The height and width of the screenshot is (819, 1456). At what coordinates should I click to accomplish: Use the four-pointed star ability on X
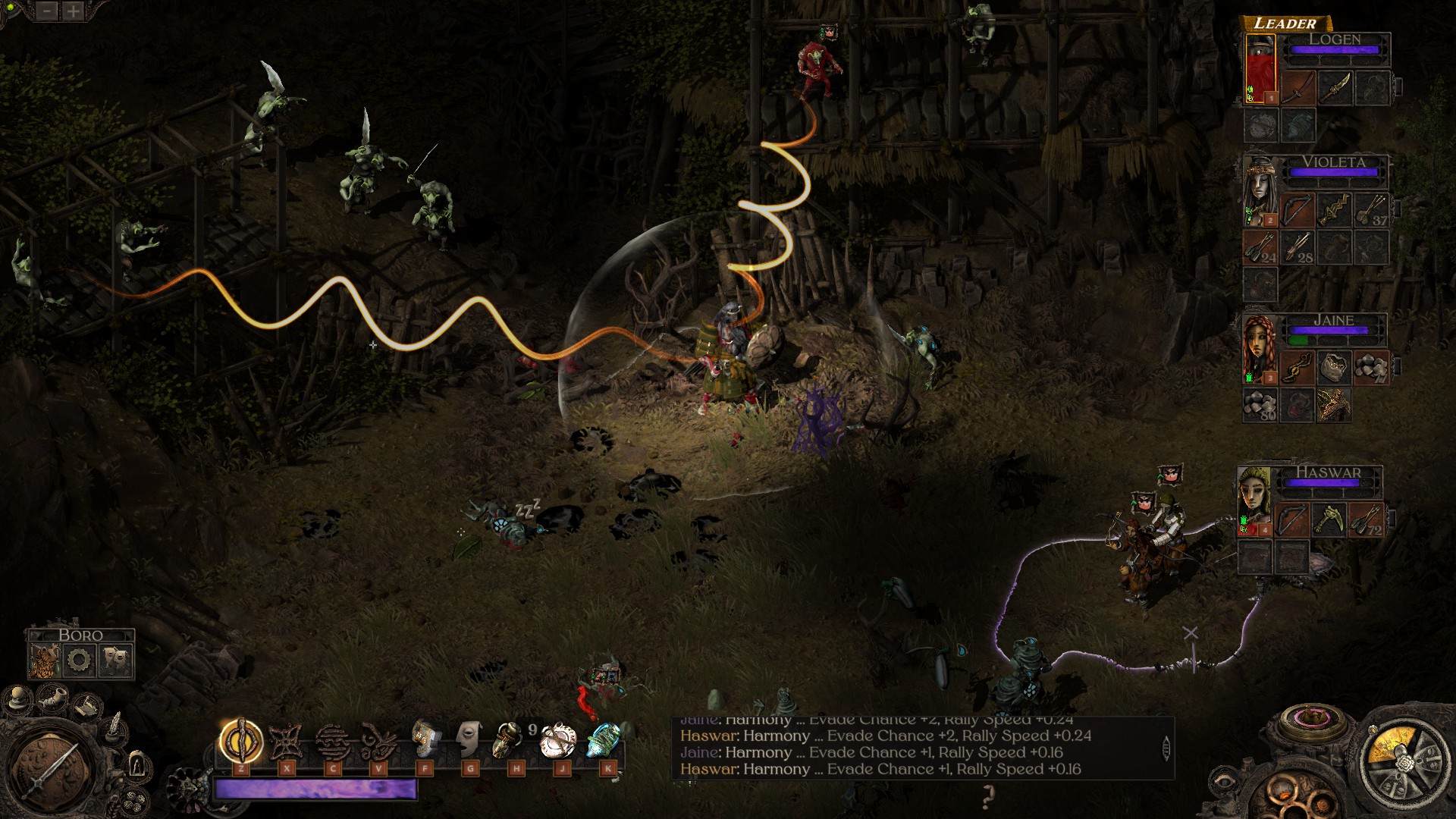coord(287,741)
